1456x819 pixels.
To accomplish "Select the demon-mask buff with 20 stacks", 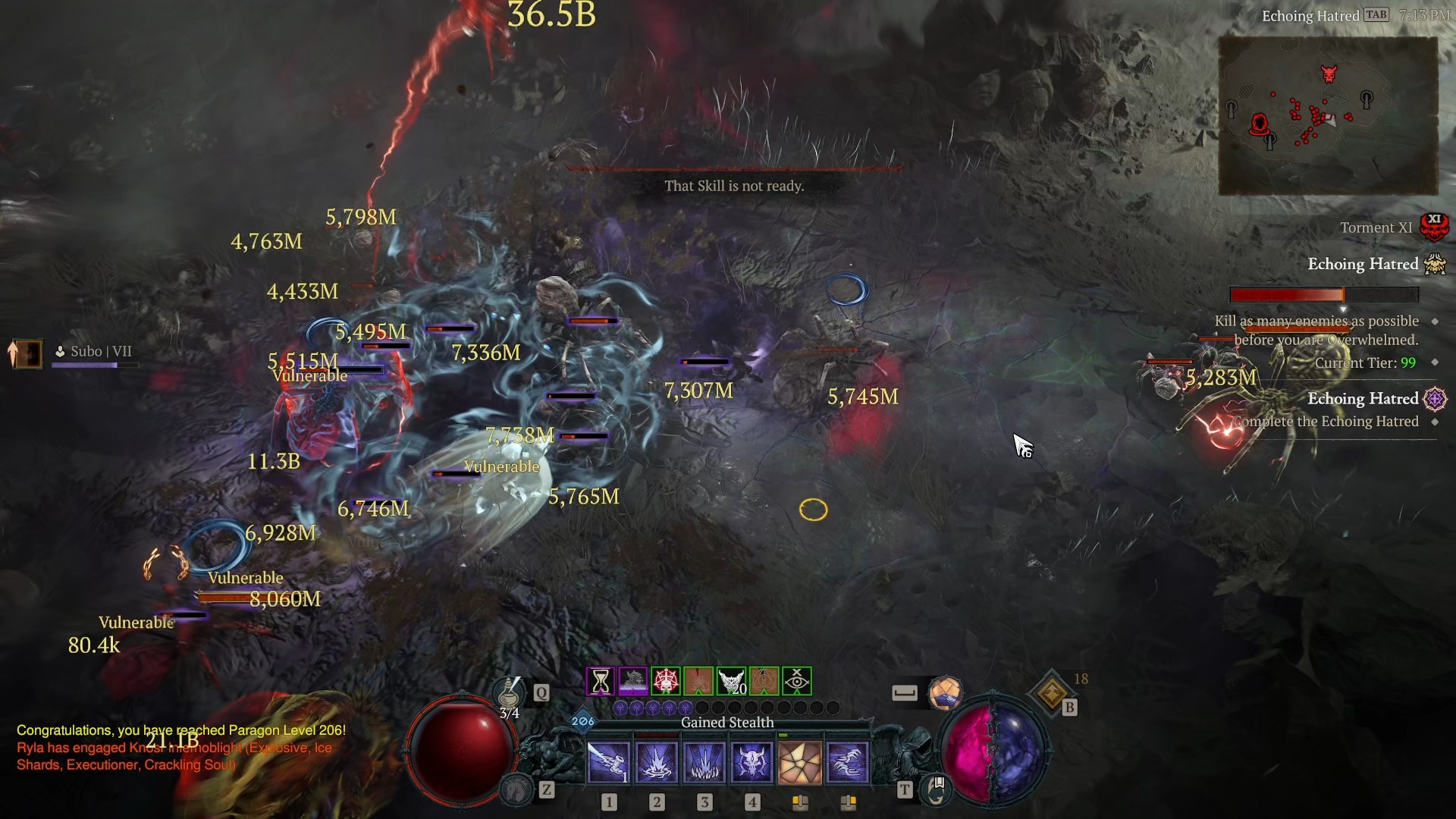I will [733, 682].
